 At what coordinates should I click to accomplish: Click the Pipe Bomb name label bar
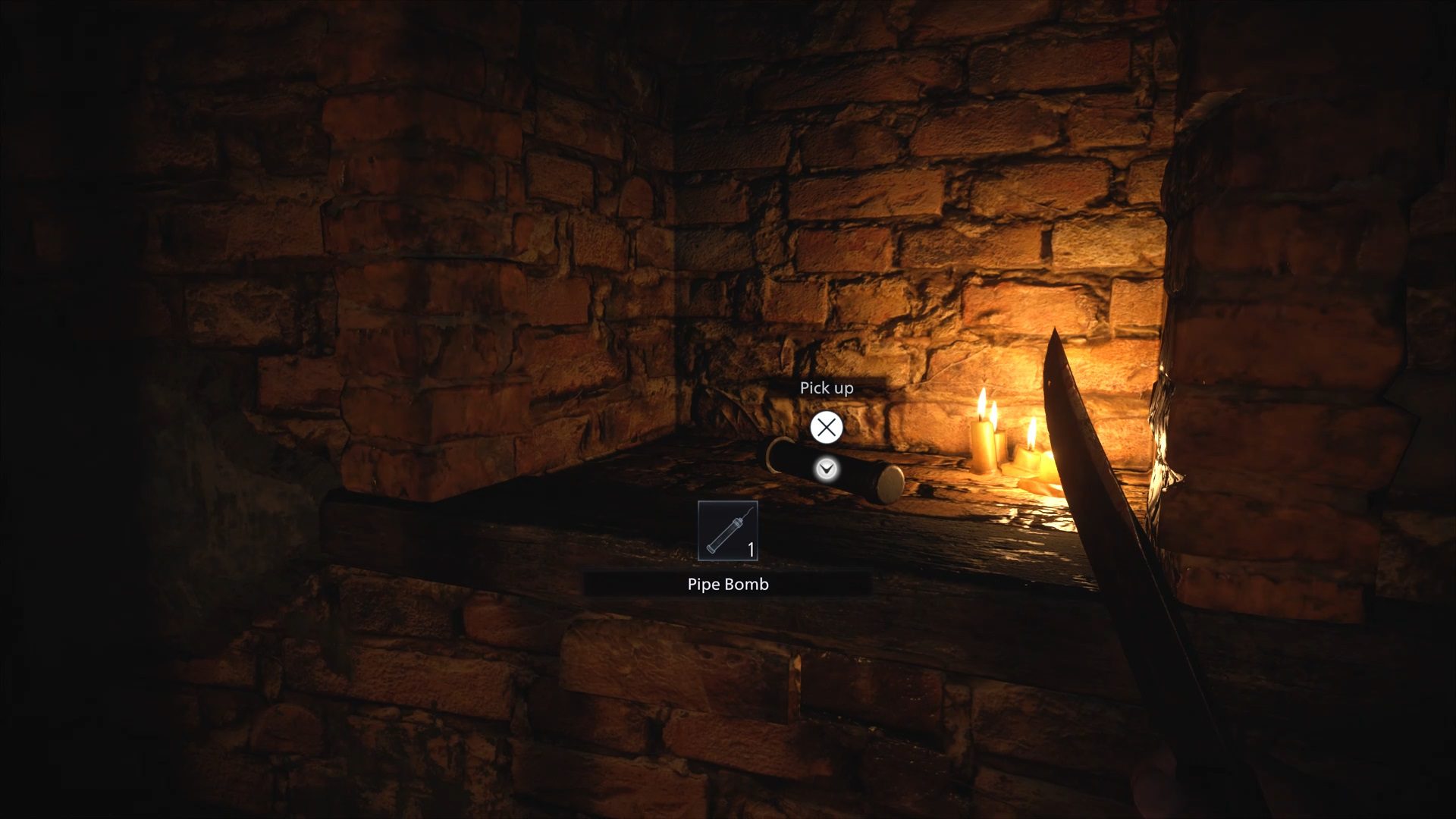coord(727,584)
